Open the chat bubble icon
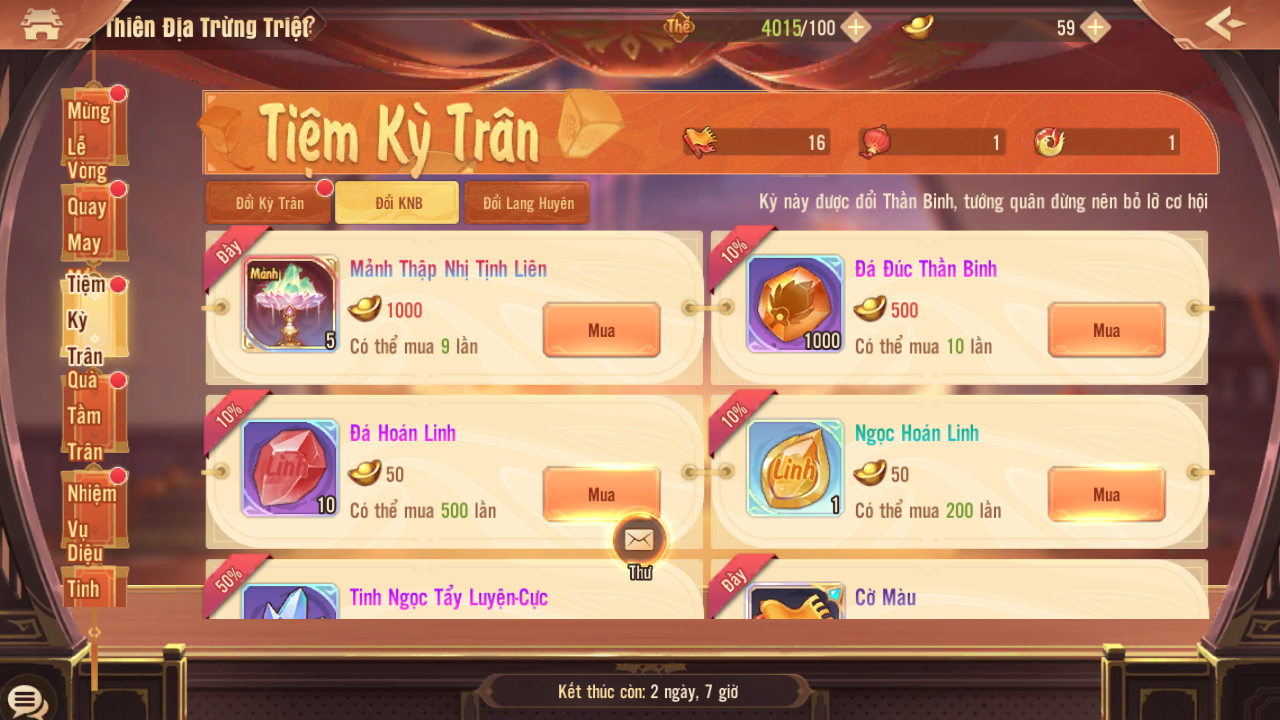1280x720 pixels. tap(25, 699)
